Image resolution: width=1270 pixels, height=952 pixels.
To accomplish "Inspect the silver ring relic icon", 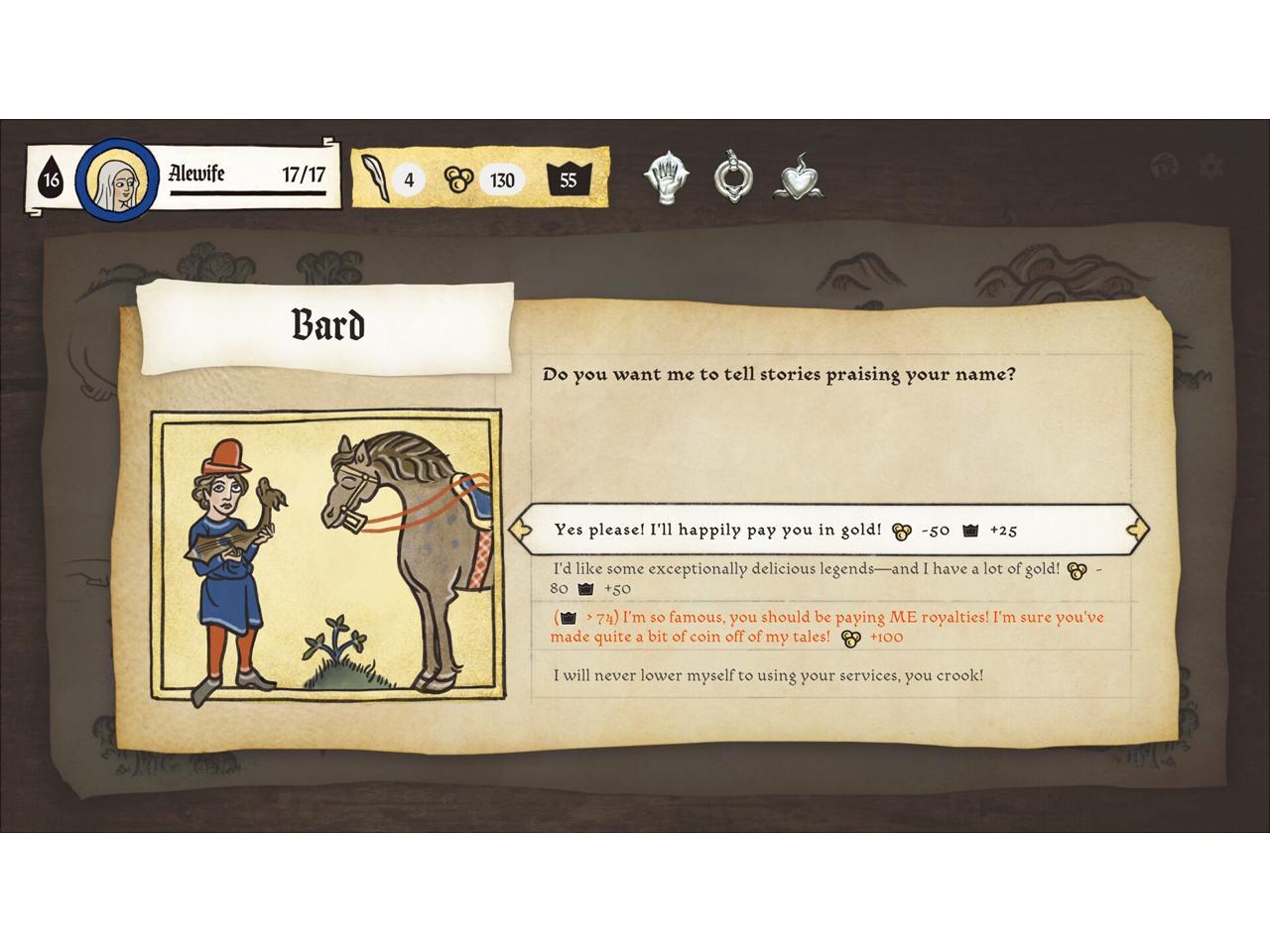I will (732, 178).
